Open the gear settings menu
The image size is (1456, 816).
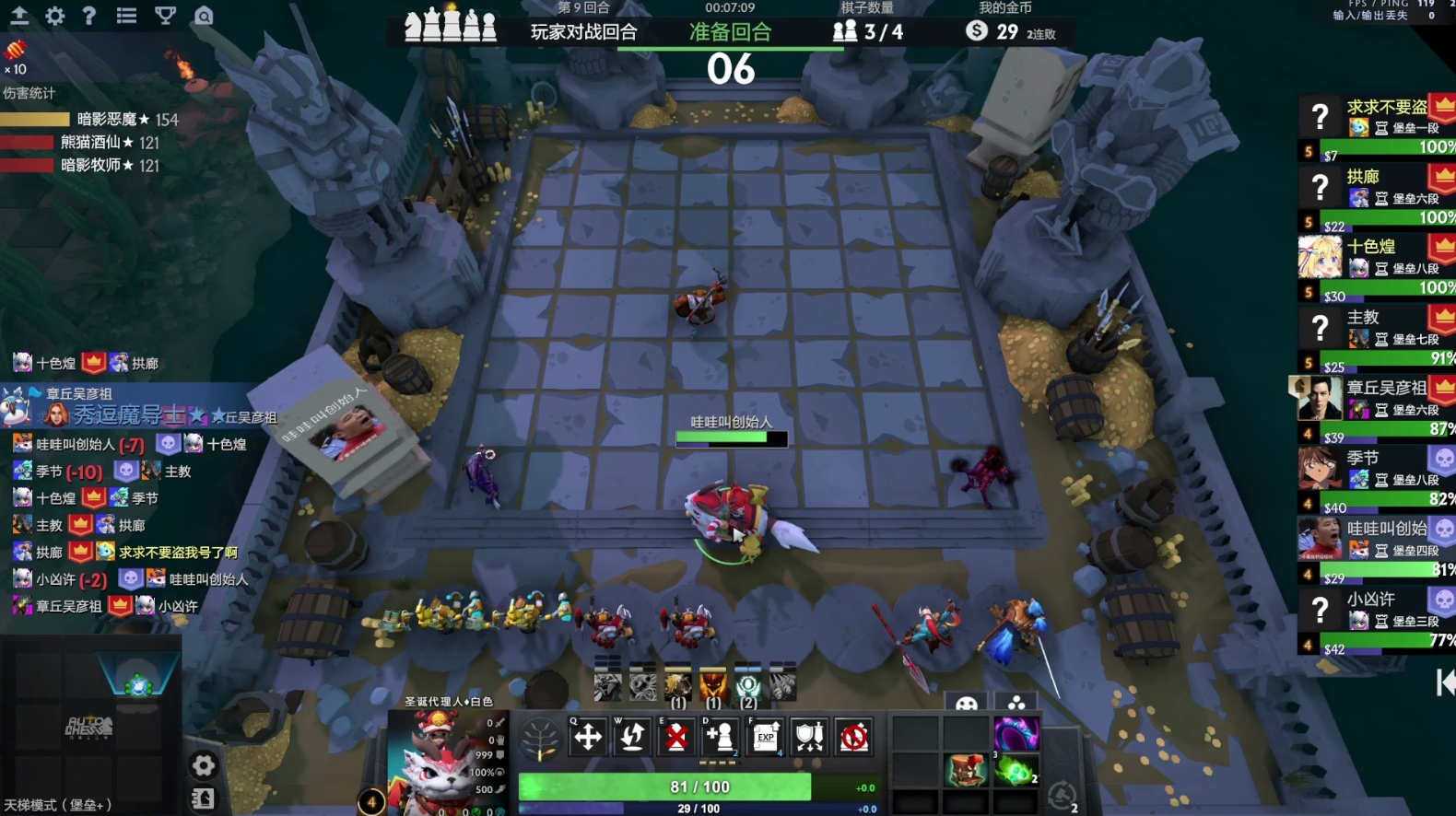tap(55, 16)
